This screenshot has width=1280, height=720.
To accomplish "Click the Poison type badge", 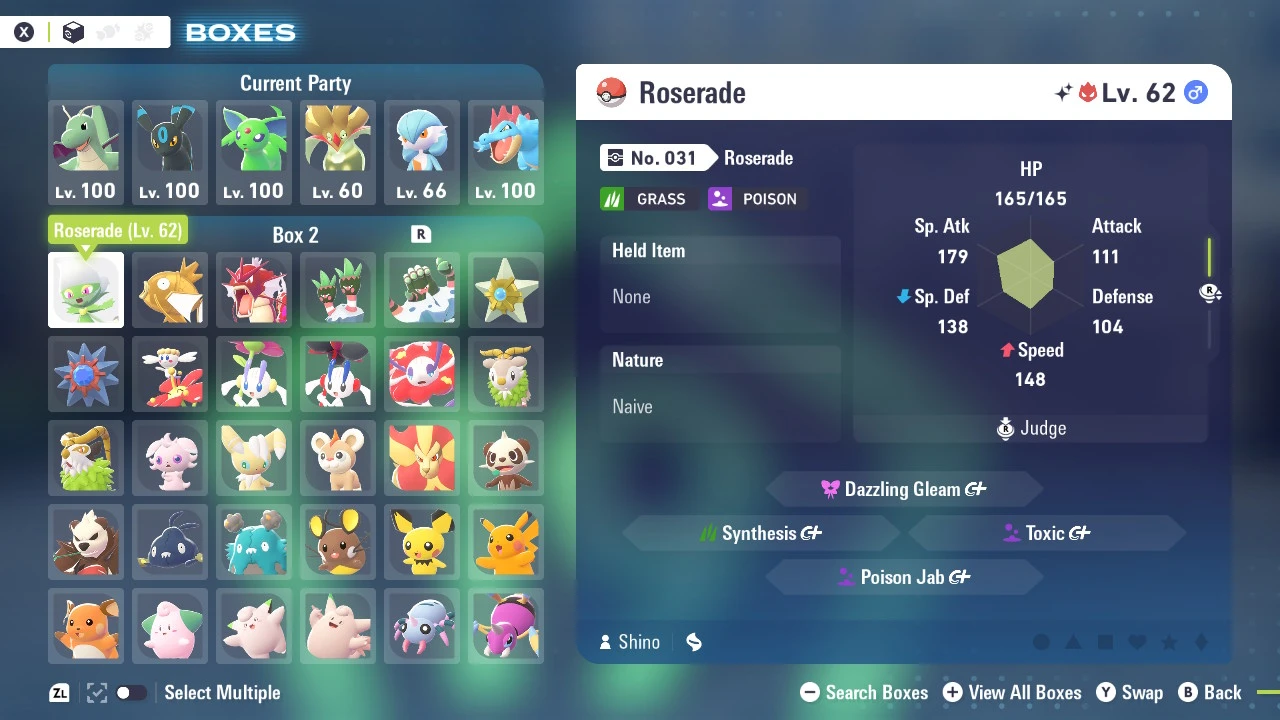I will click(x=755, y=198).
